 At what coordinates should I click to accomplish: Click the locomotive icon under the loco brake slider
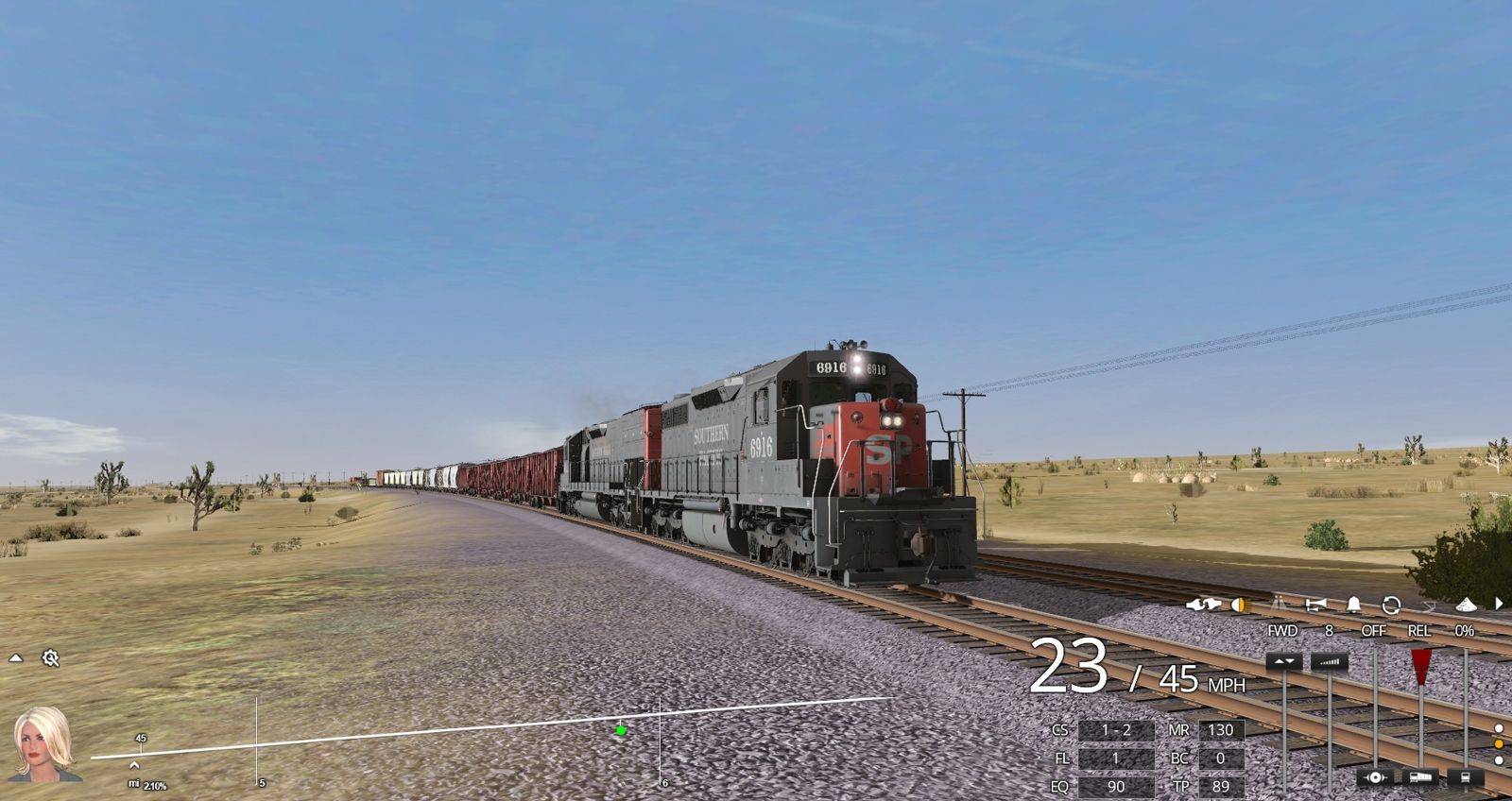pos(1465,777)
